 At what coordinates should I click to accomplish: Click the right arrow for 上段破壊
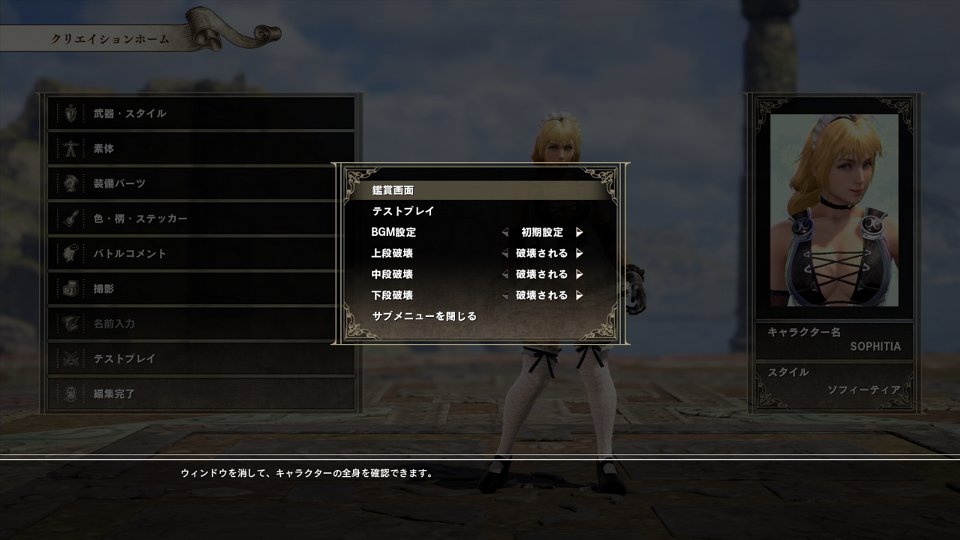[579, 253]
